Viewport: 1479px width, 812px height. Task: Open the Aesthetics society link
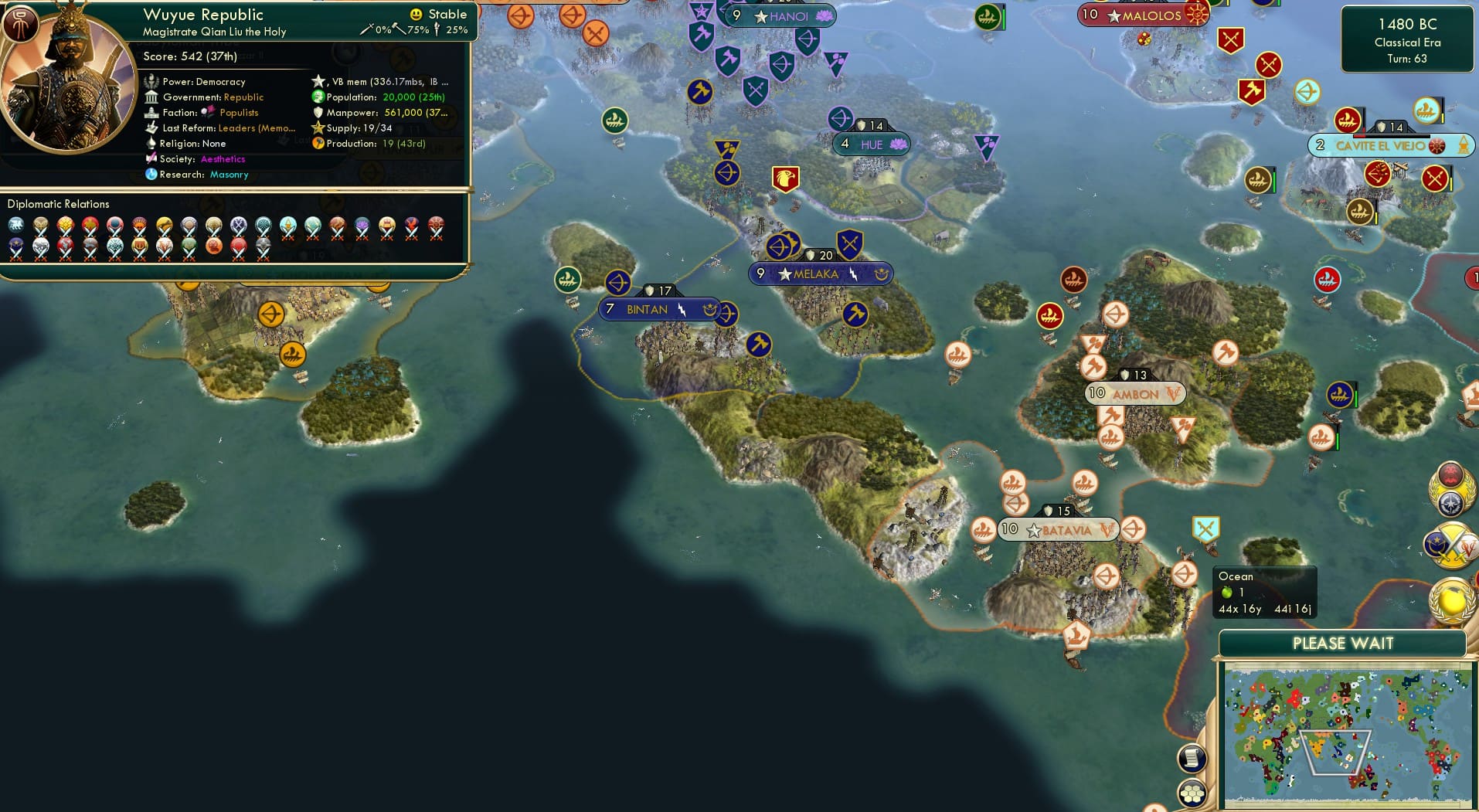(223, 158)
